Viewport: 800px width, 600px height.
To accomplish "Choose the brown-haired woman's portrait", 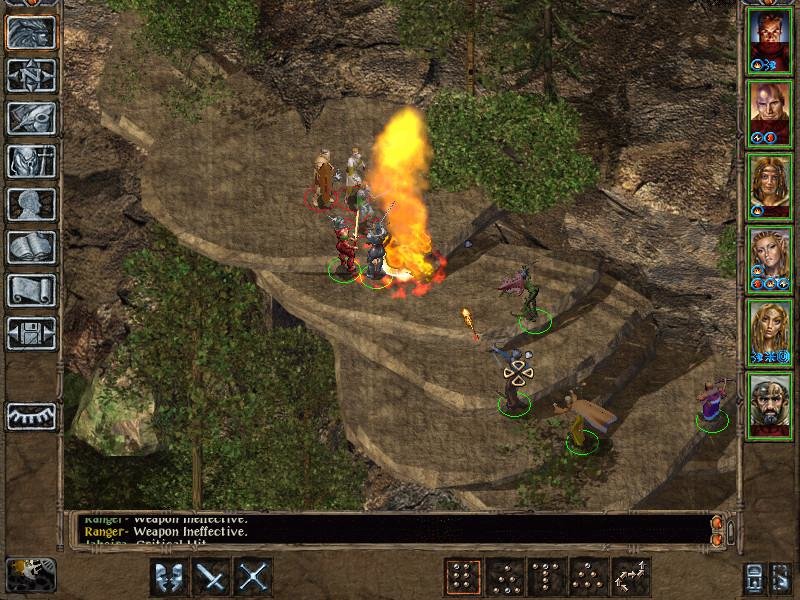I will [x=769, y=184].
